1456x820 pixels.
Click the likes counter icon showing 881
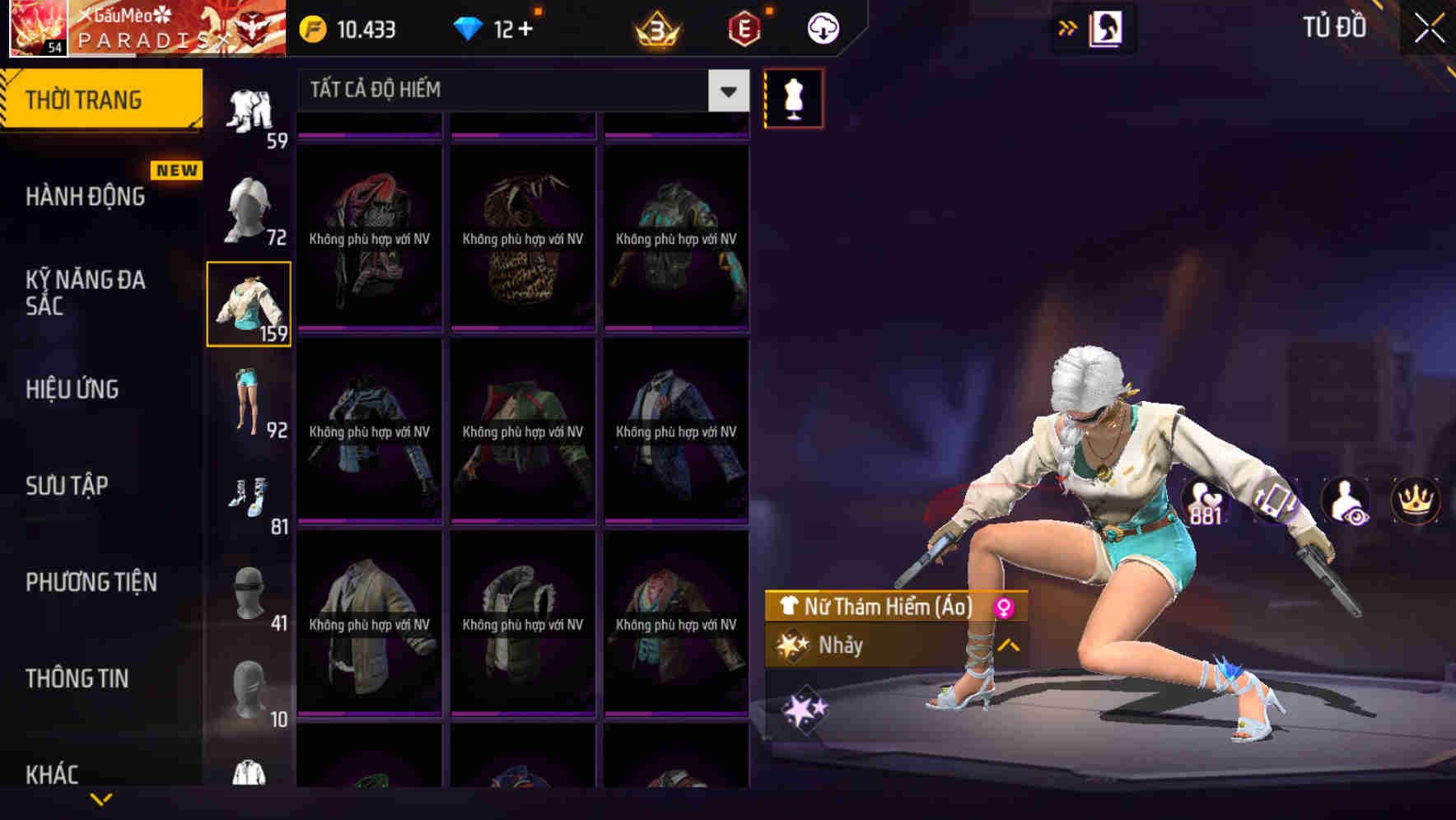(x=1204, y=501)
